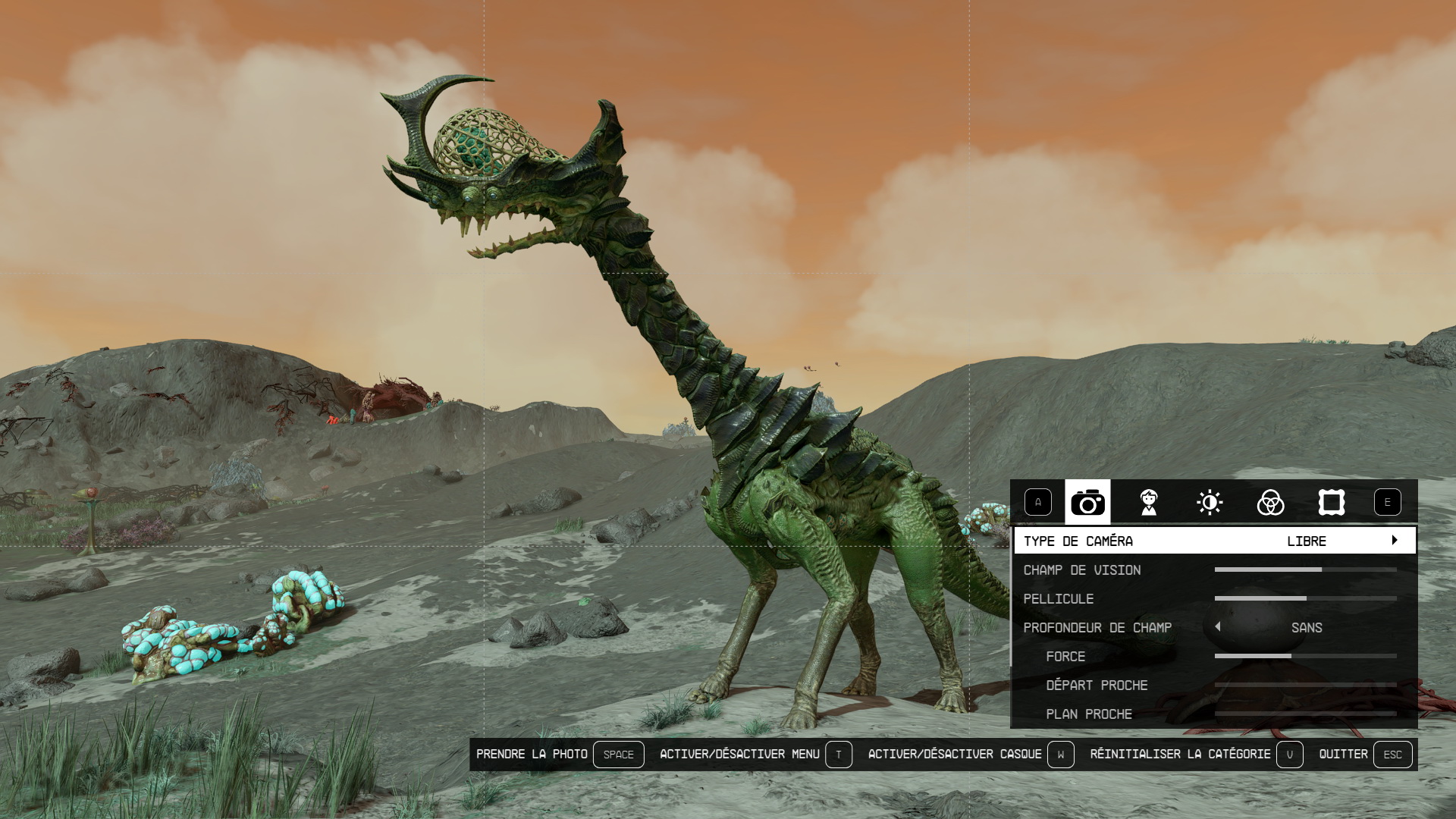
Task: Switch to the frame border tab
Action: click(x=1332, y=502)
